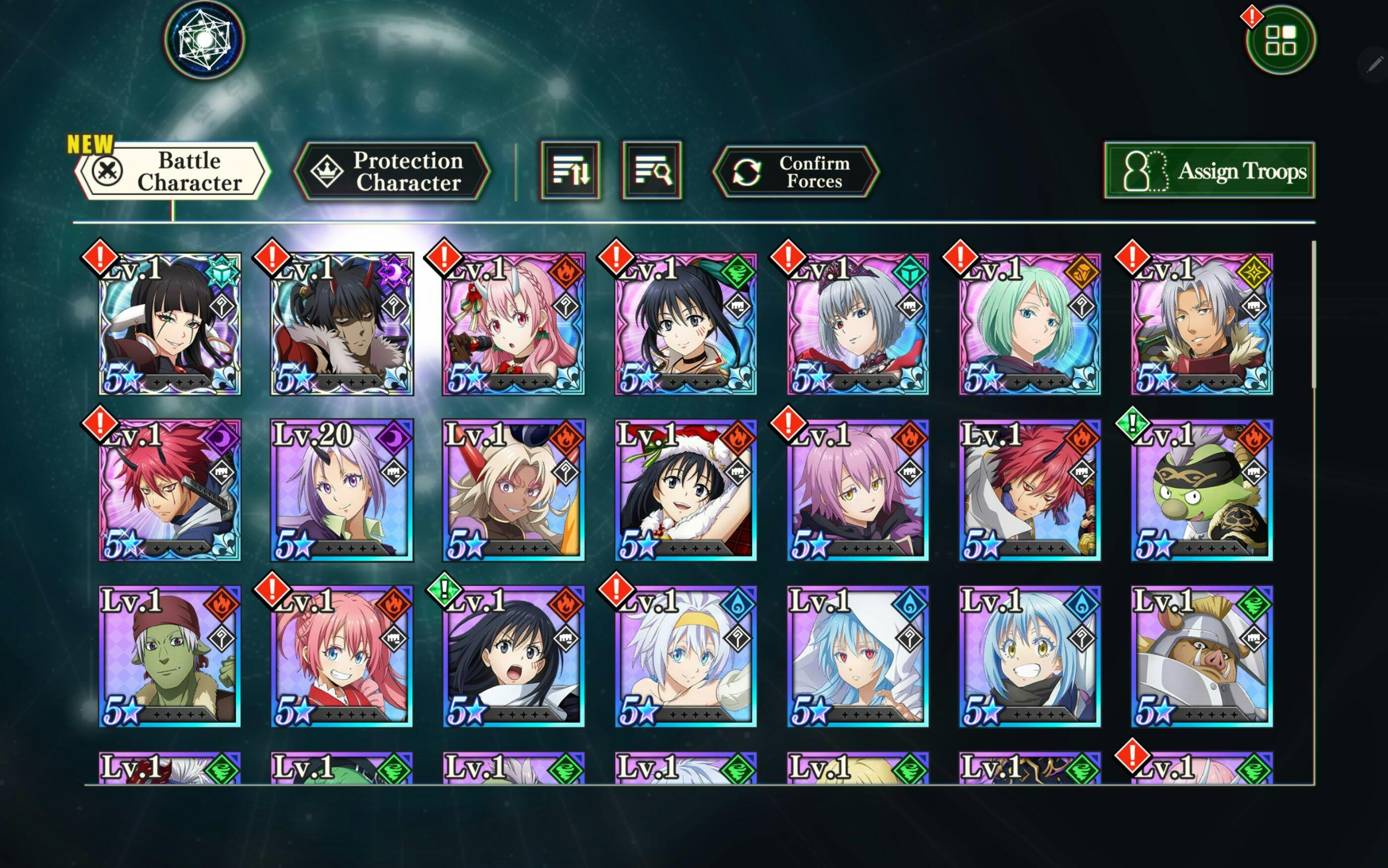Select the green-skinned goblin with red bandana

click(x=170, y=656)
